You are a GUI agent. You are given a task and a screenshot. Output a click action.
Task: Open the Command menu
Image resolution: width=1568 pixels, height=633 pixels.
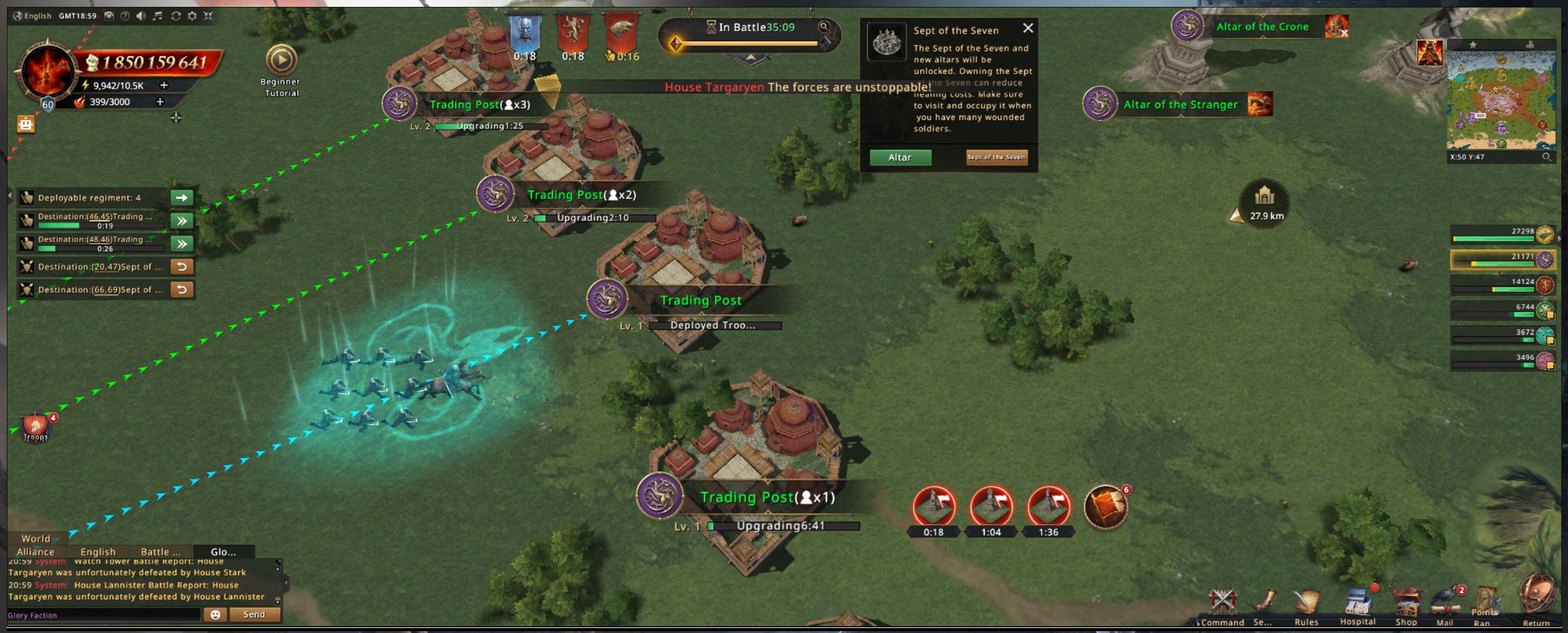[1222, 604]
